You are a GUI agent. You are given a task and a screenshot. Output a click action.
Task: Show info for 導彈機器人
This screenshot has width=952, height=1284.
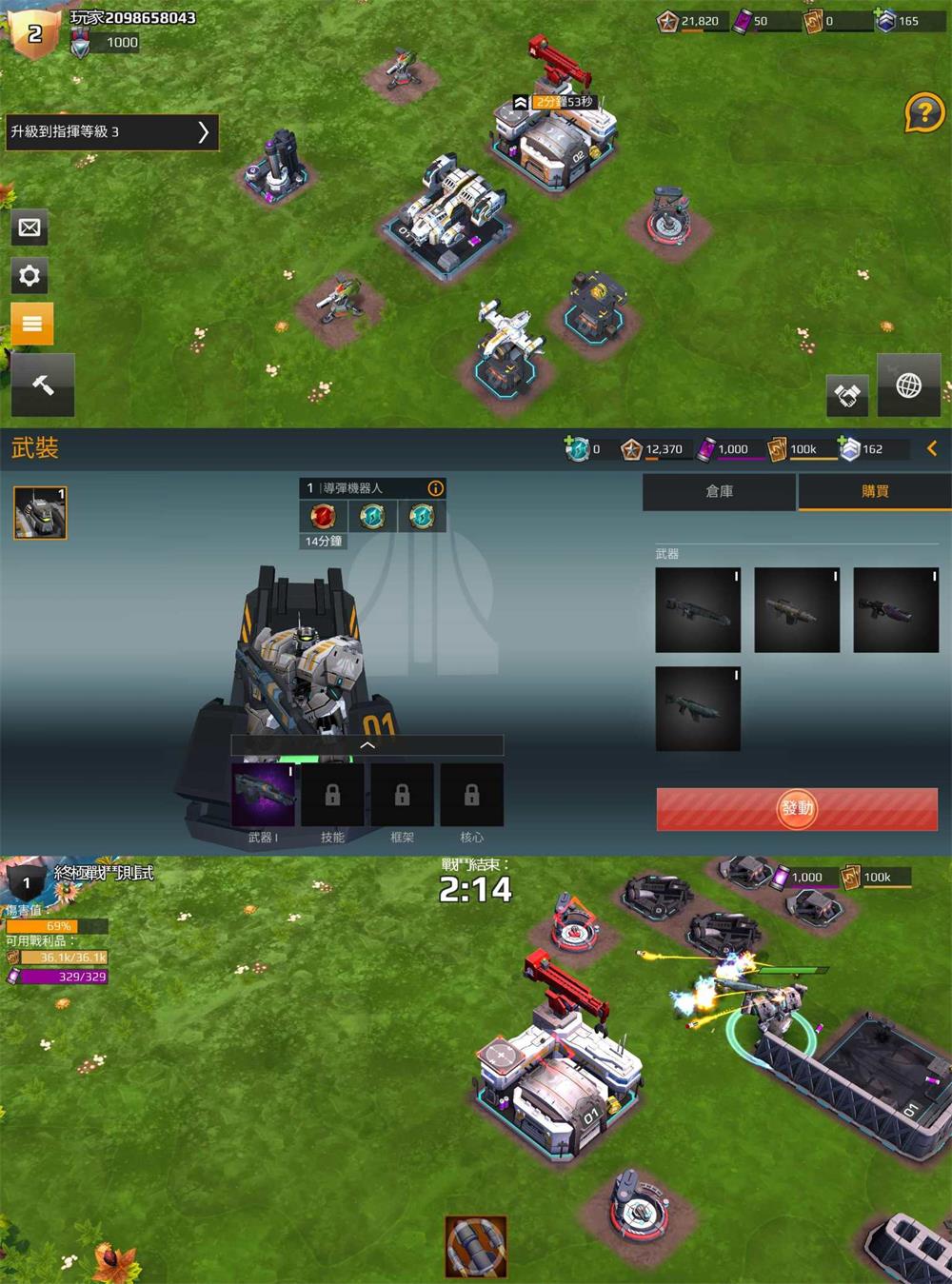point(435,488)
